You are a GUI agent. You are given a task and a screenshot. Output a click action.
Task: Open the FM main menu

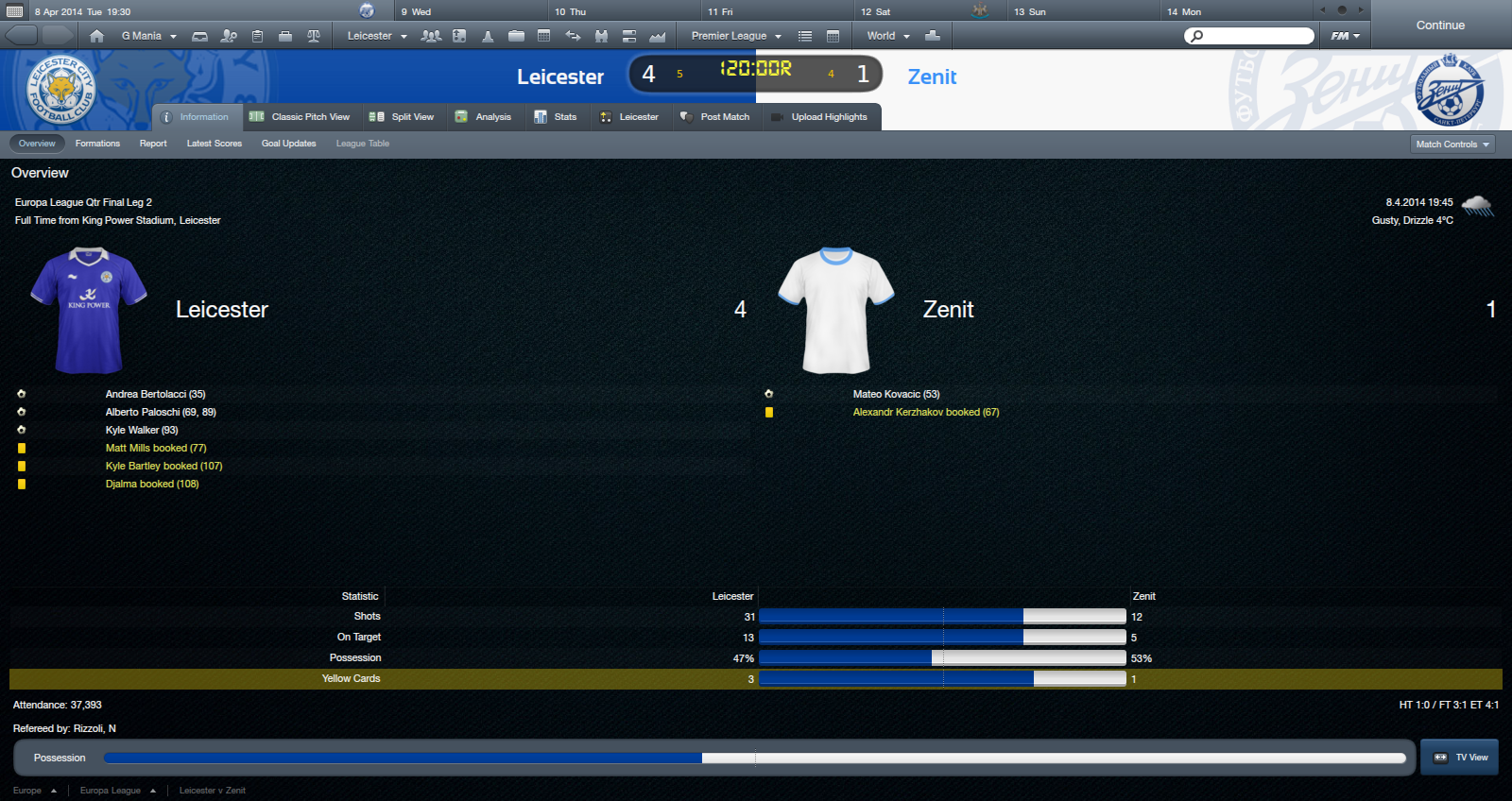(1345, 36)
